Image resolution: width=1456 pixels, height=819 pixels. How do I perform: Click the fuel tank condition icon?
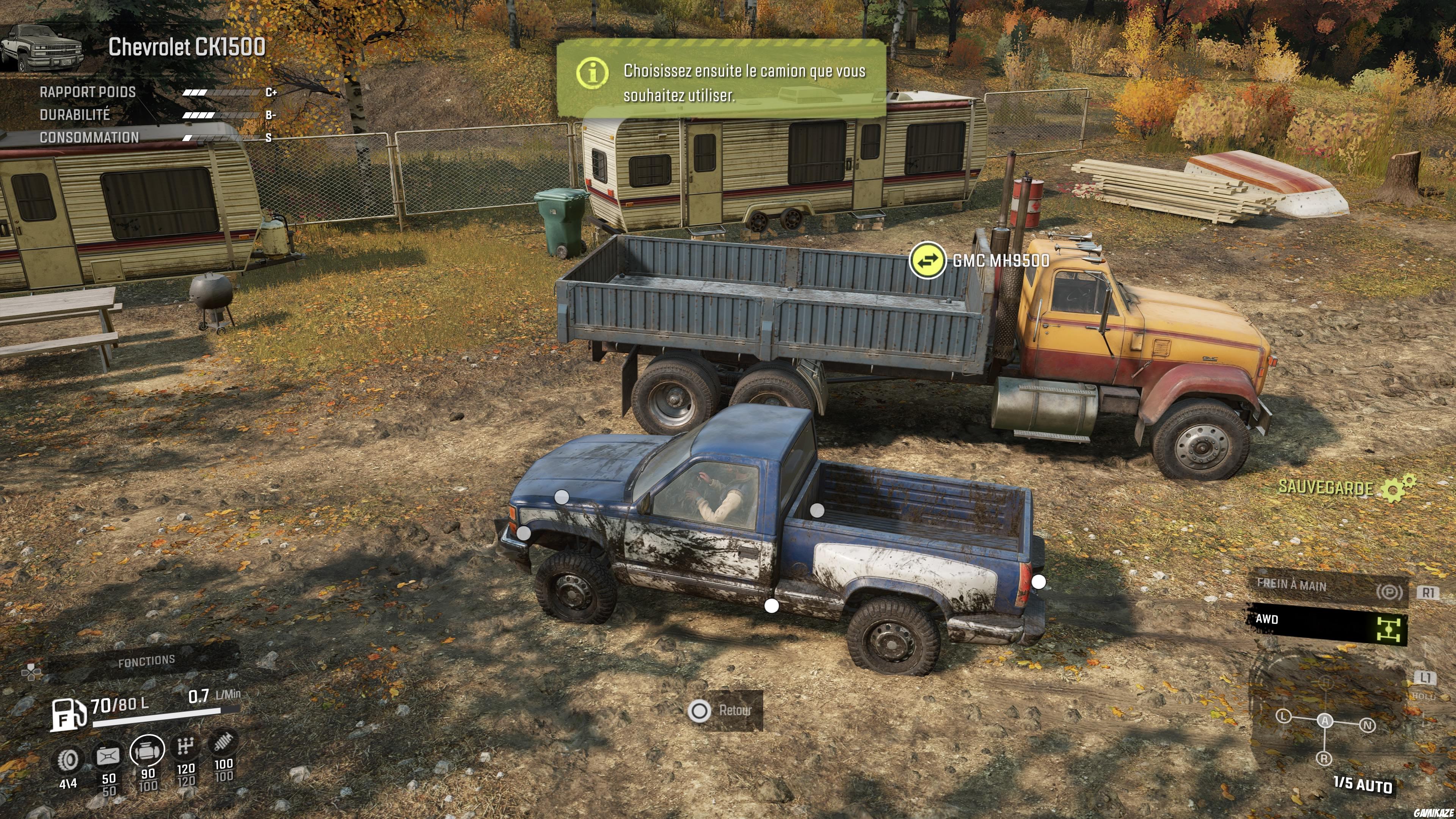pos(108,756)
